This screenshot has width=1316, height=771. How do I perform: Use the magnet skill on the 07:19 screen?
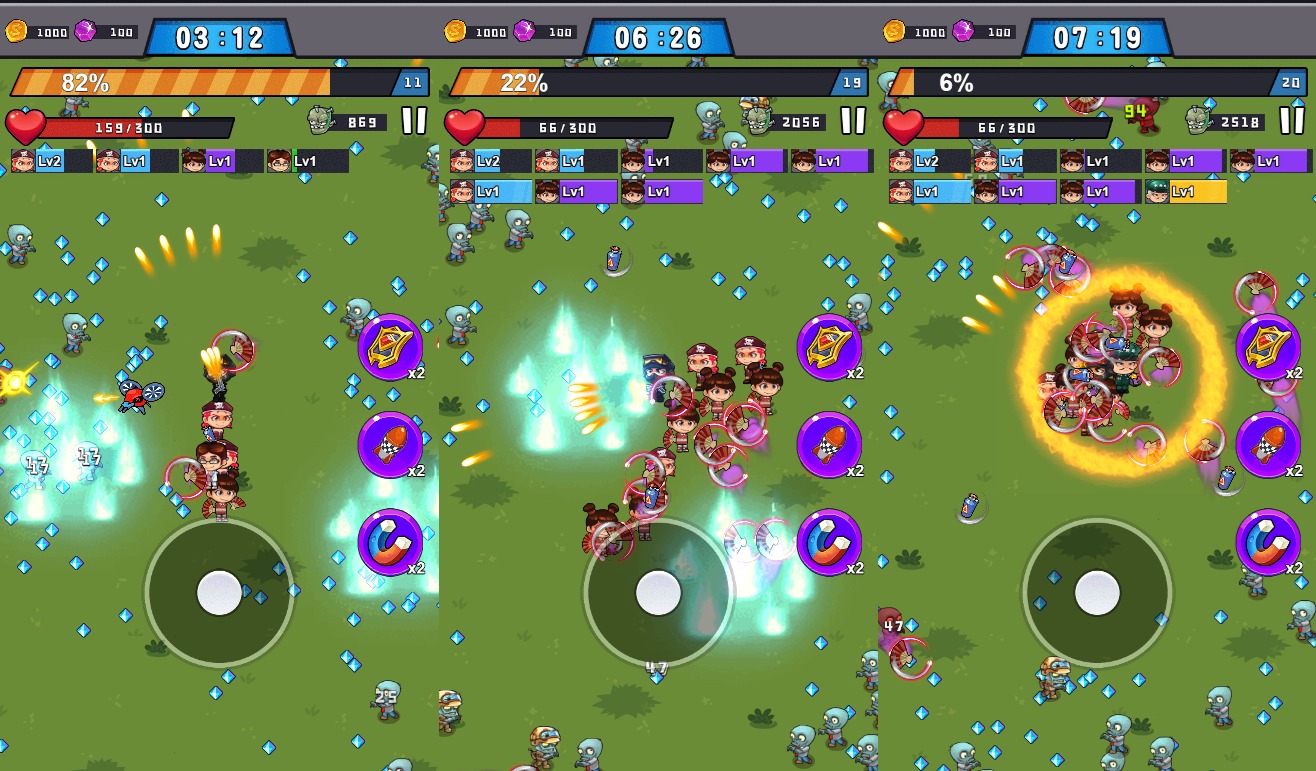[1268, 542]
